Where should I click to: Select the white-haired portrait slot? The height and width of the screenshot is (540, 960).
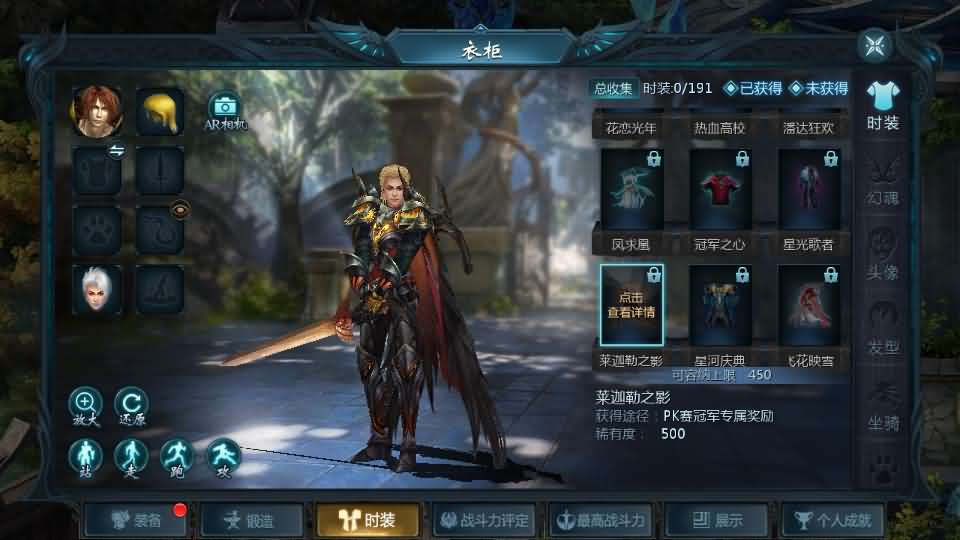(x=97, y=290)
